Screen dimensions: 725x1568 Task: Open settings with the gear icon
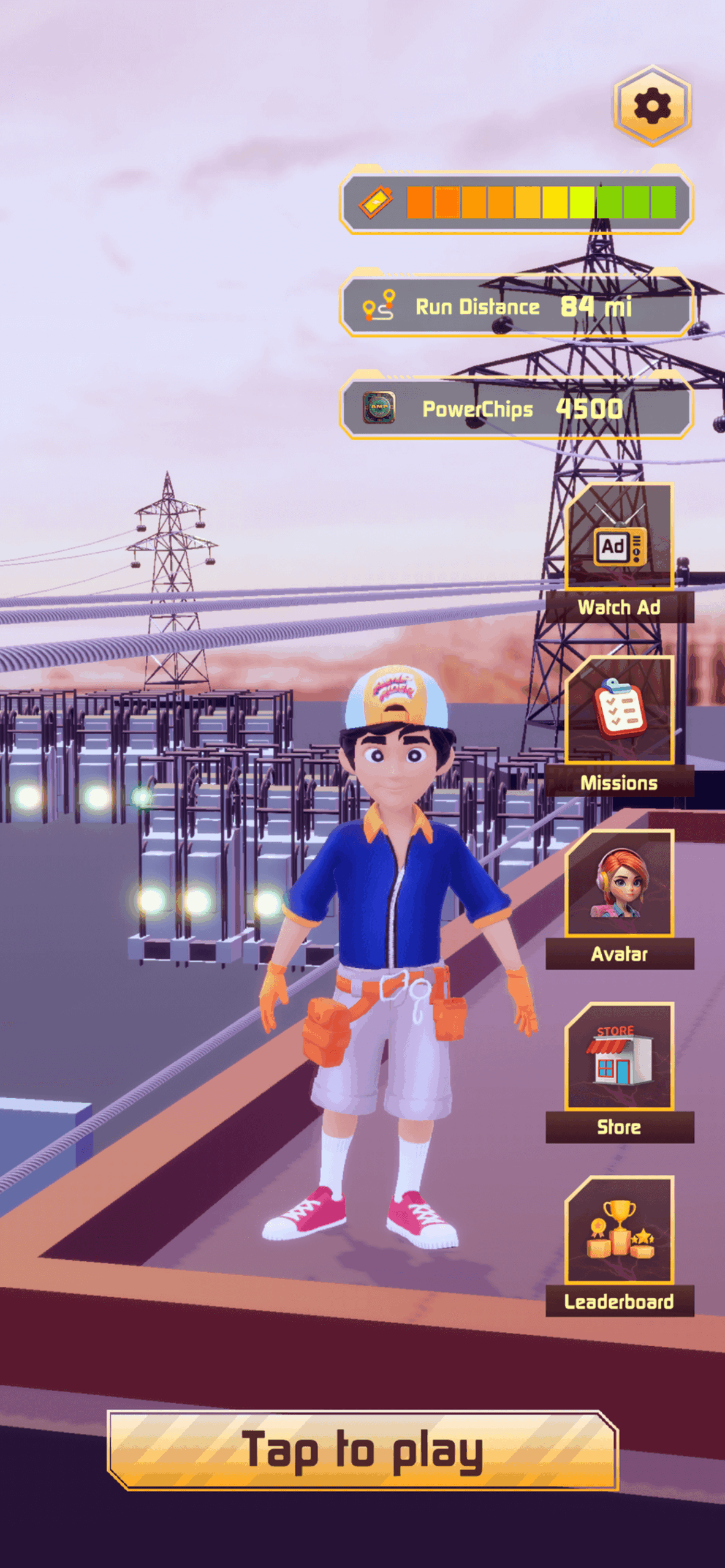coord(652,106)
